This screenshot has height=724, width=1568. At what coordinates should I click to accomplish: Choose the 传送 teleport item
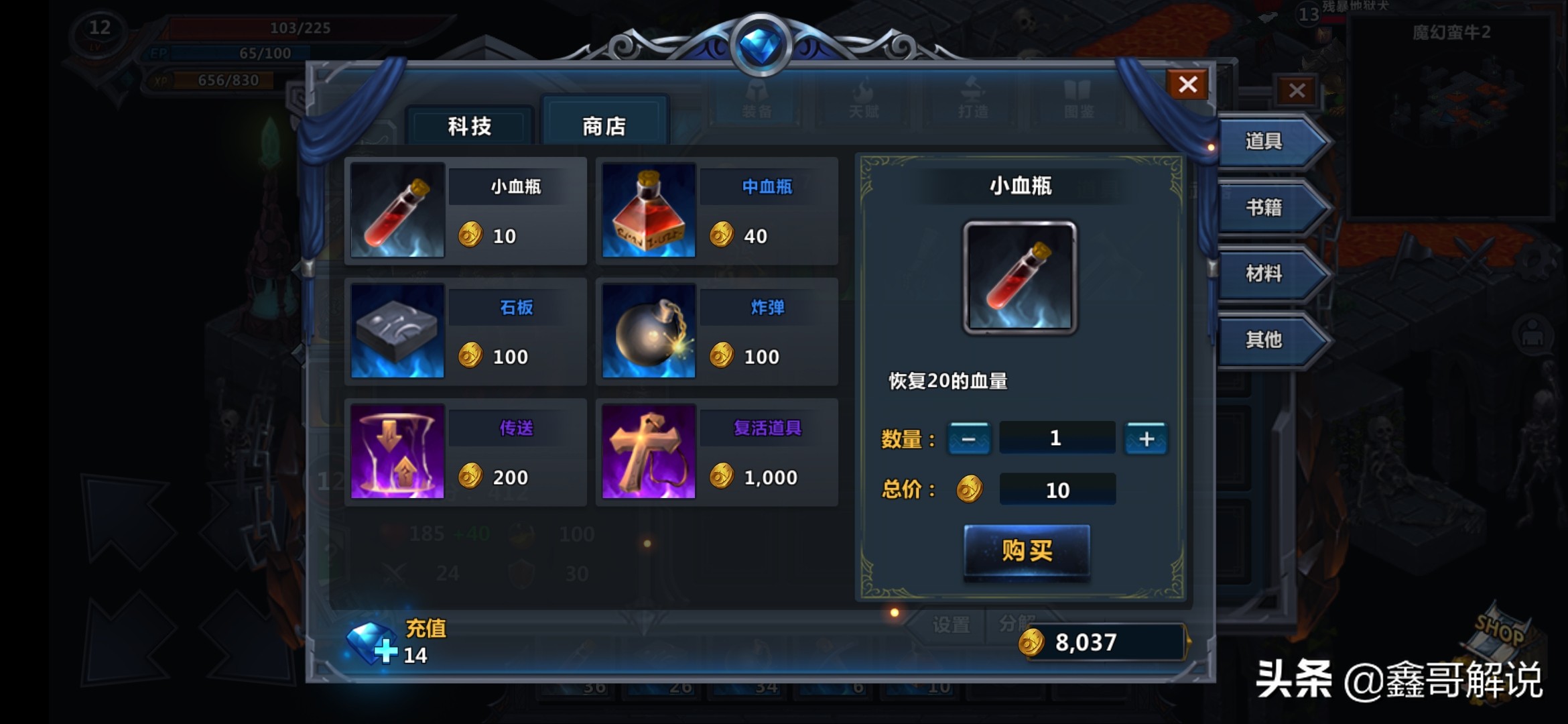point(465,452)
